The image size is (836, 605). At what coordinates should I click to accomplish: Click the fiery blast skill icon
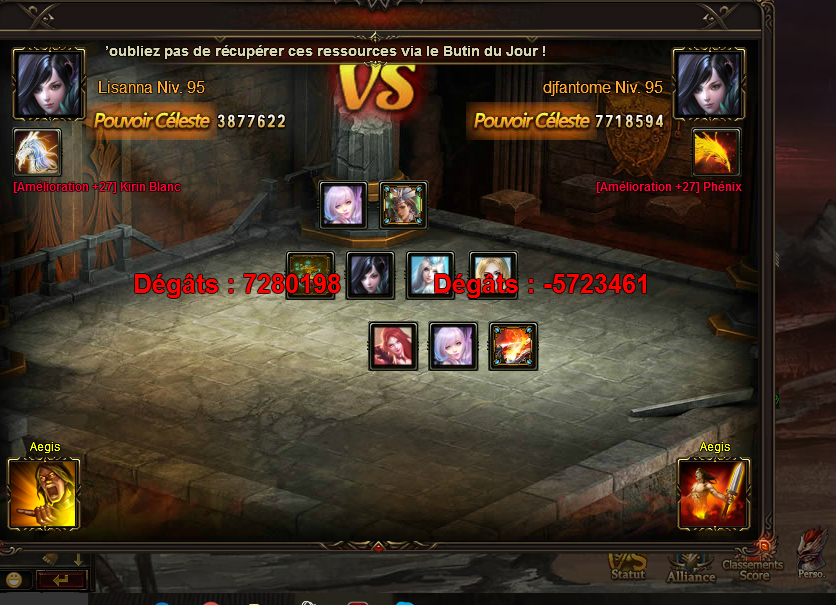(513, 346)
